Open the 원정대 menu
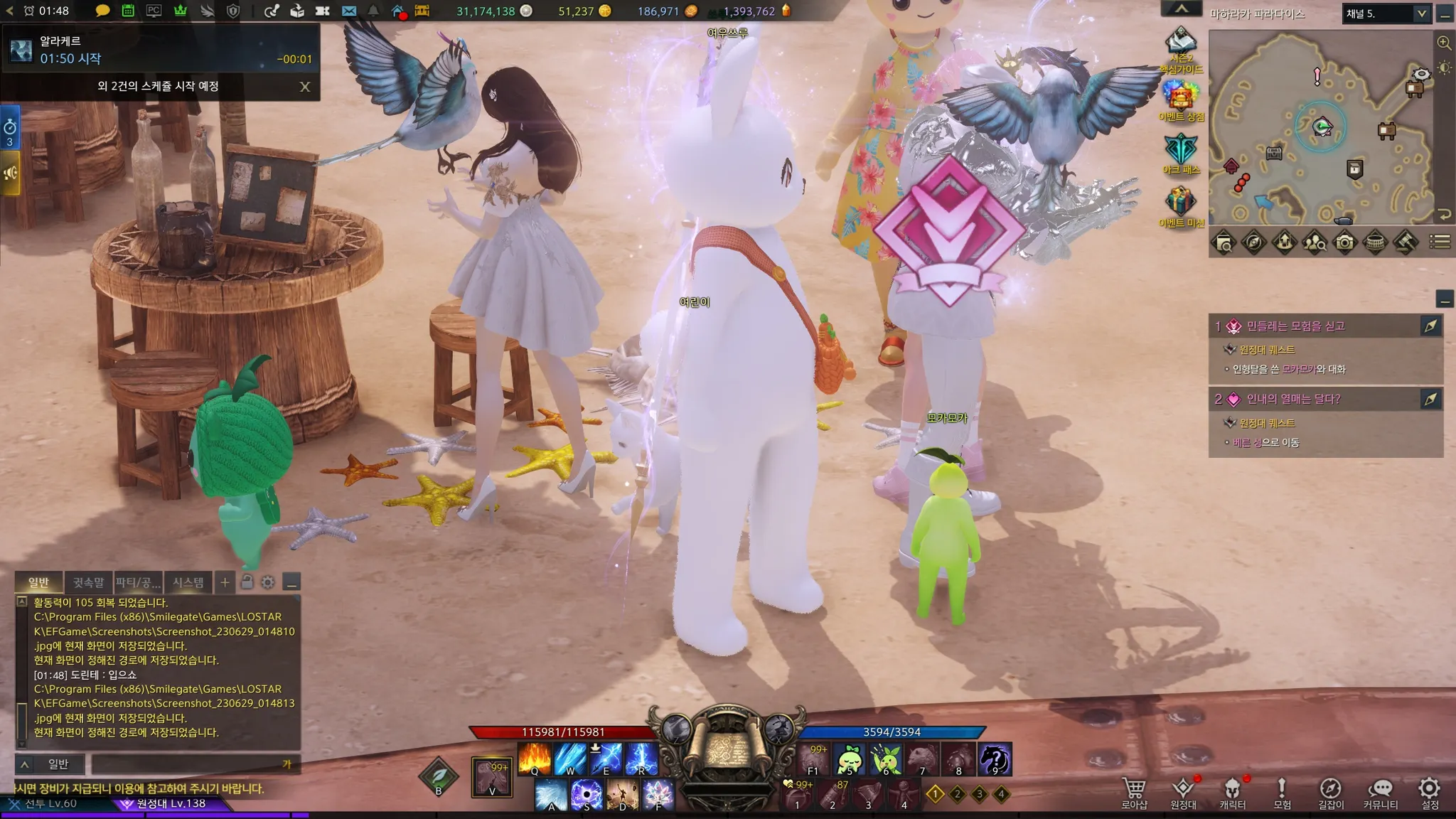This screenshot has height=819, width=1456. (x=1183, y=792)
